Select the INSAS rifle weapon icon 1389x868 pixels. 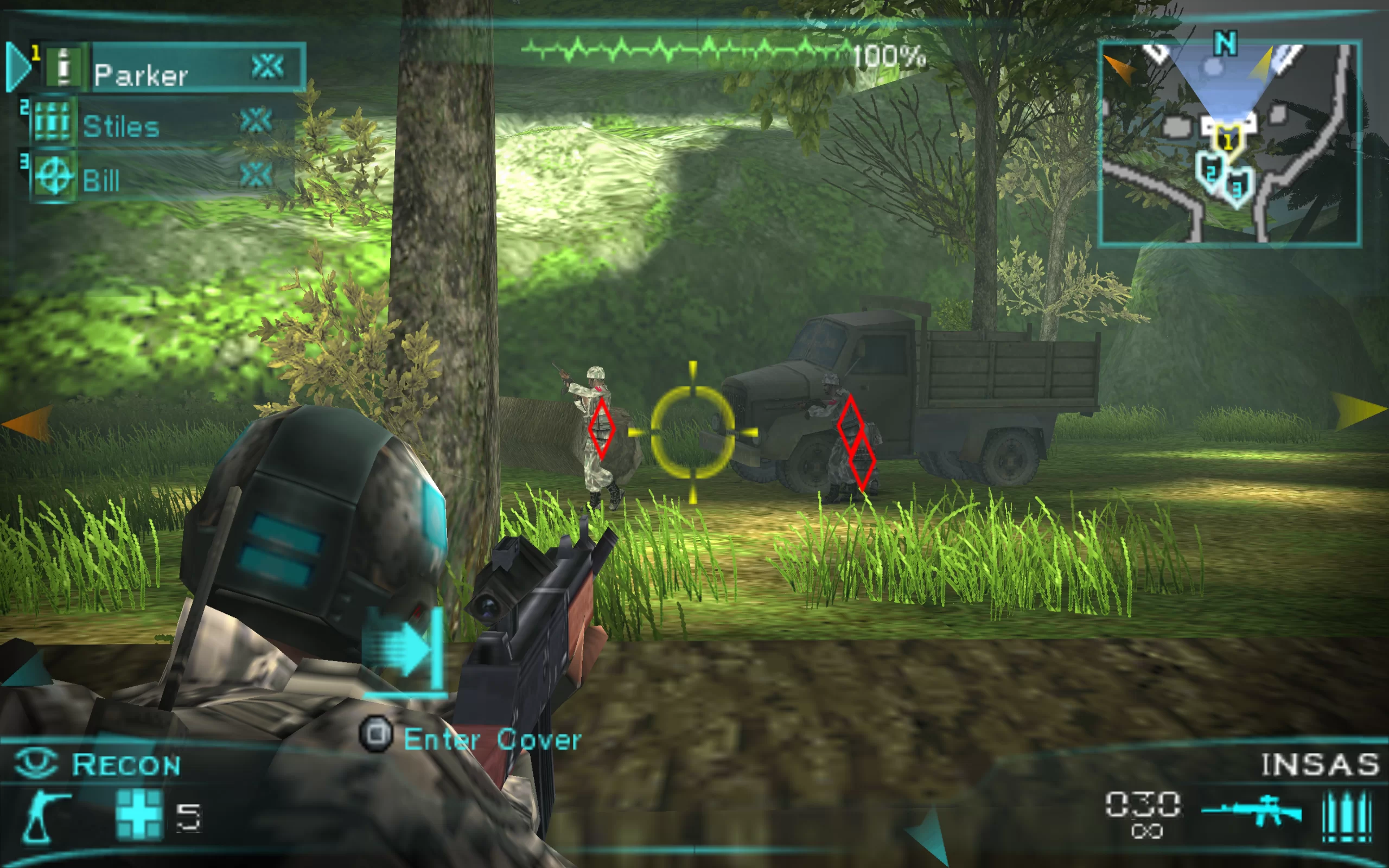[1251, 810]
